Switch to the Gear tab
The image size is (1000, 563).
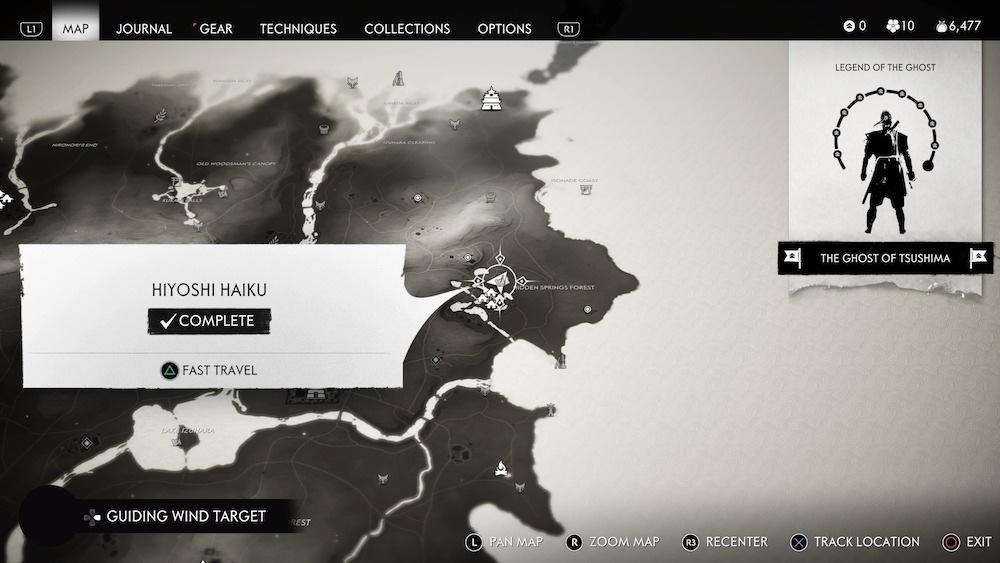pos(215,28)
